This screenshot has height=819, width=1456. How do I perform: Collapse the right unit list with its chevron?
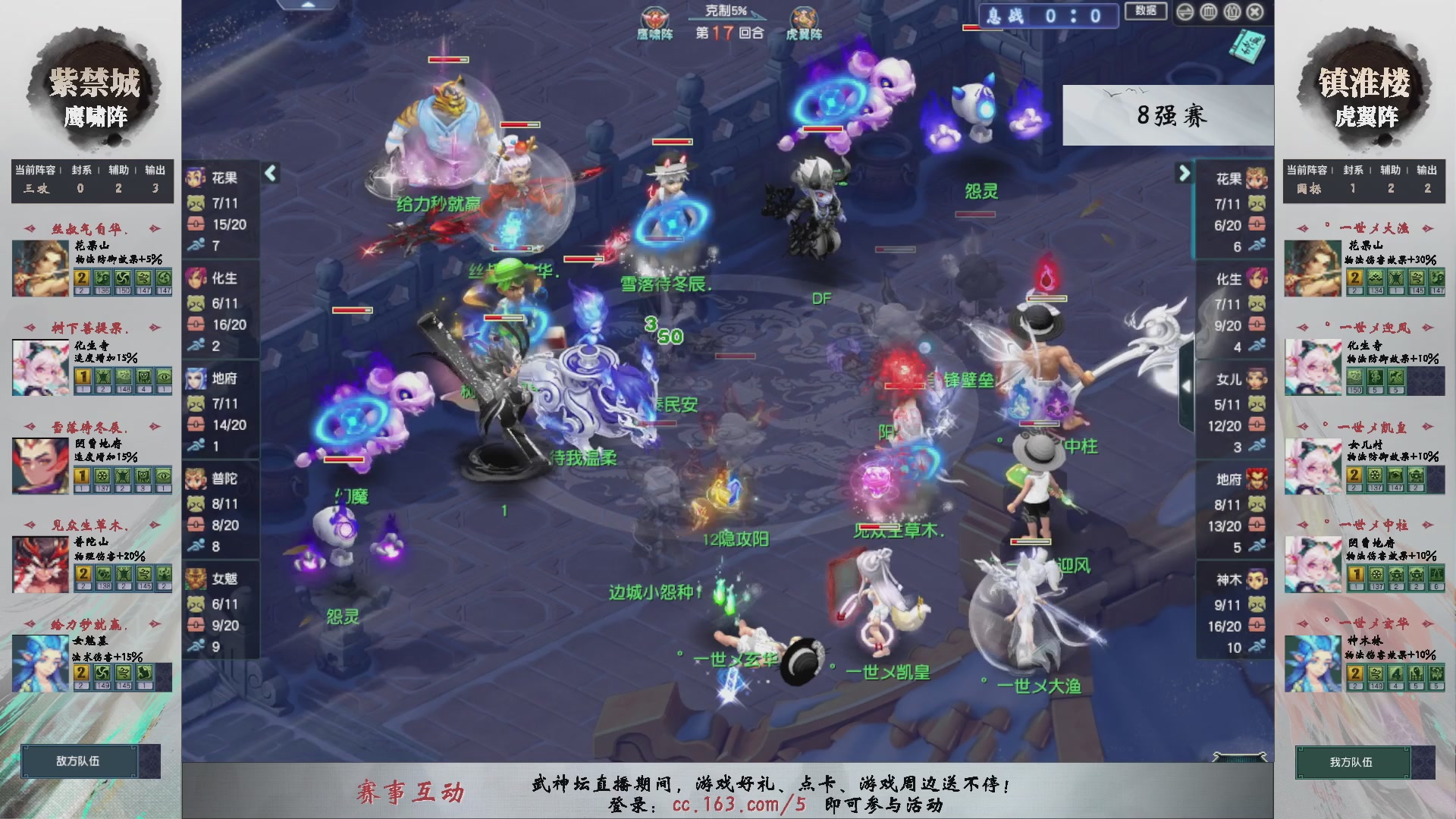click(x=1183, y=174)
